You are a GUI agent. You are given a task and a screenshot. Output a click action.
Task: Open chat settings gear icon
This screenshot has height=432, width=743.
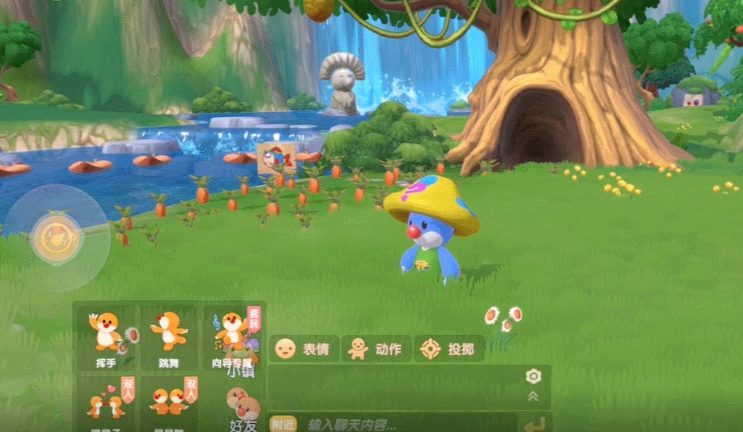[x=533, y=376]
